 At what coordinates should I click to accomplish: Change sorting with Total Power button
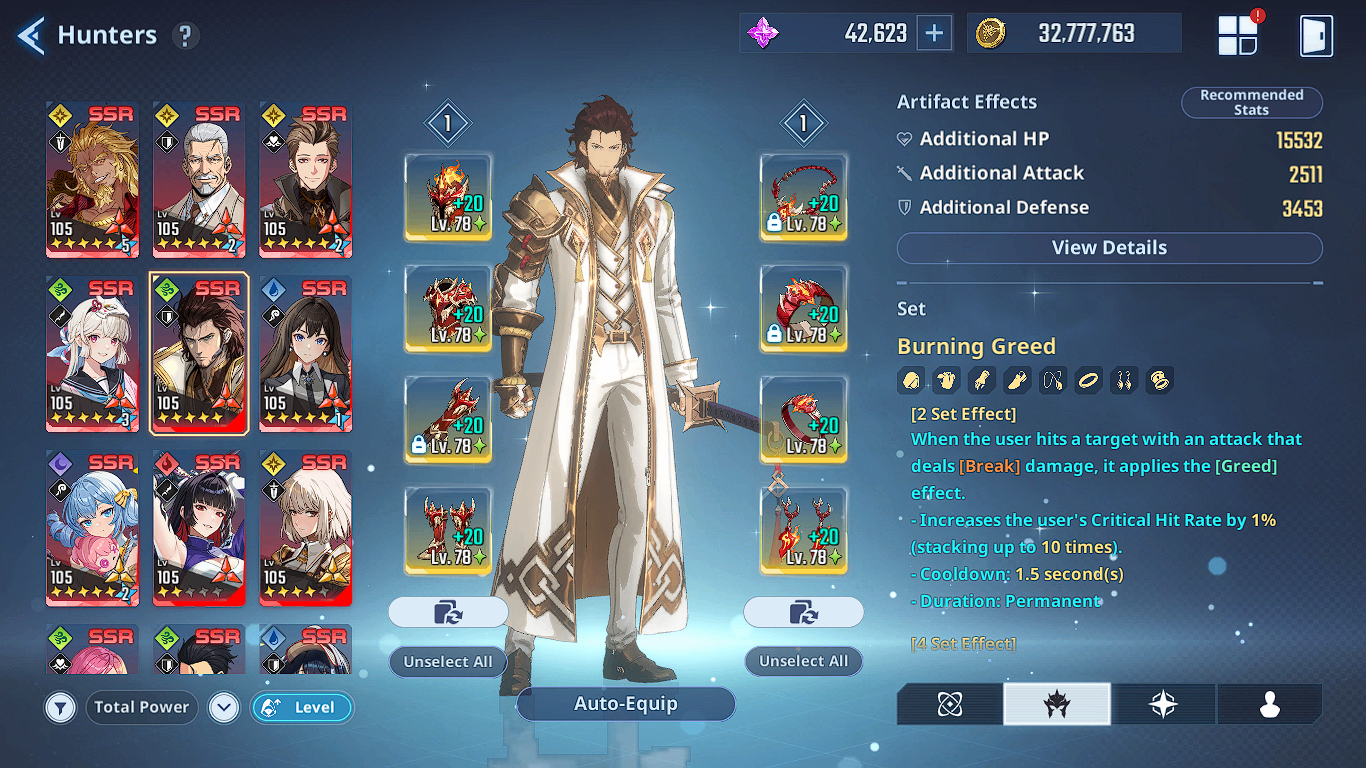141,708
